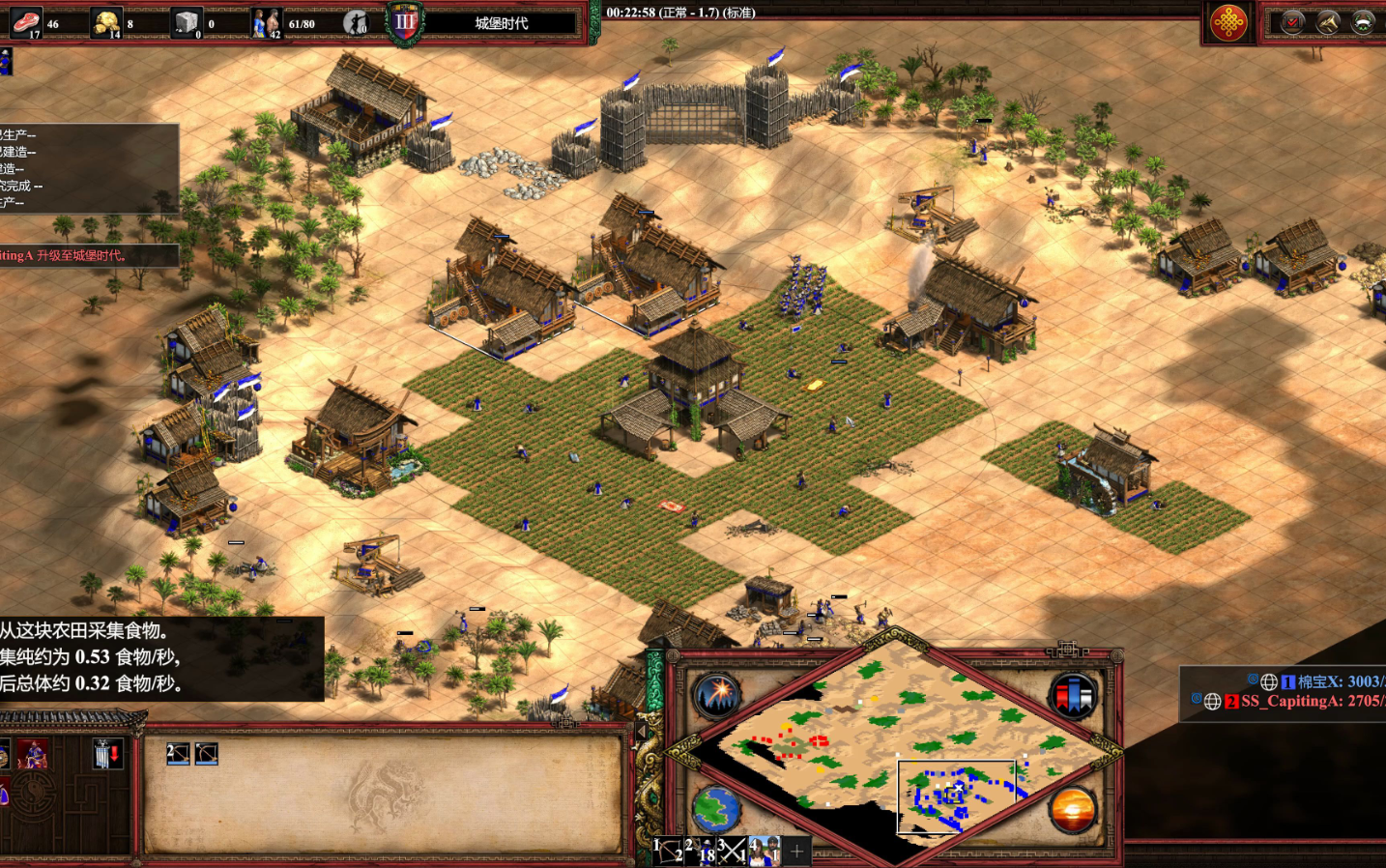Image resolution: width=1386 pixels, height=868 pixels.
Task: Open the objectives checkmark button
Action: tap(1292, 22)
